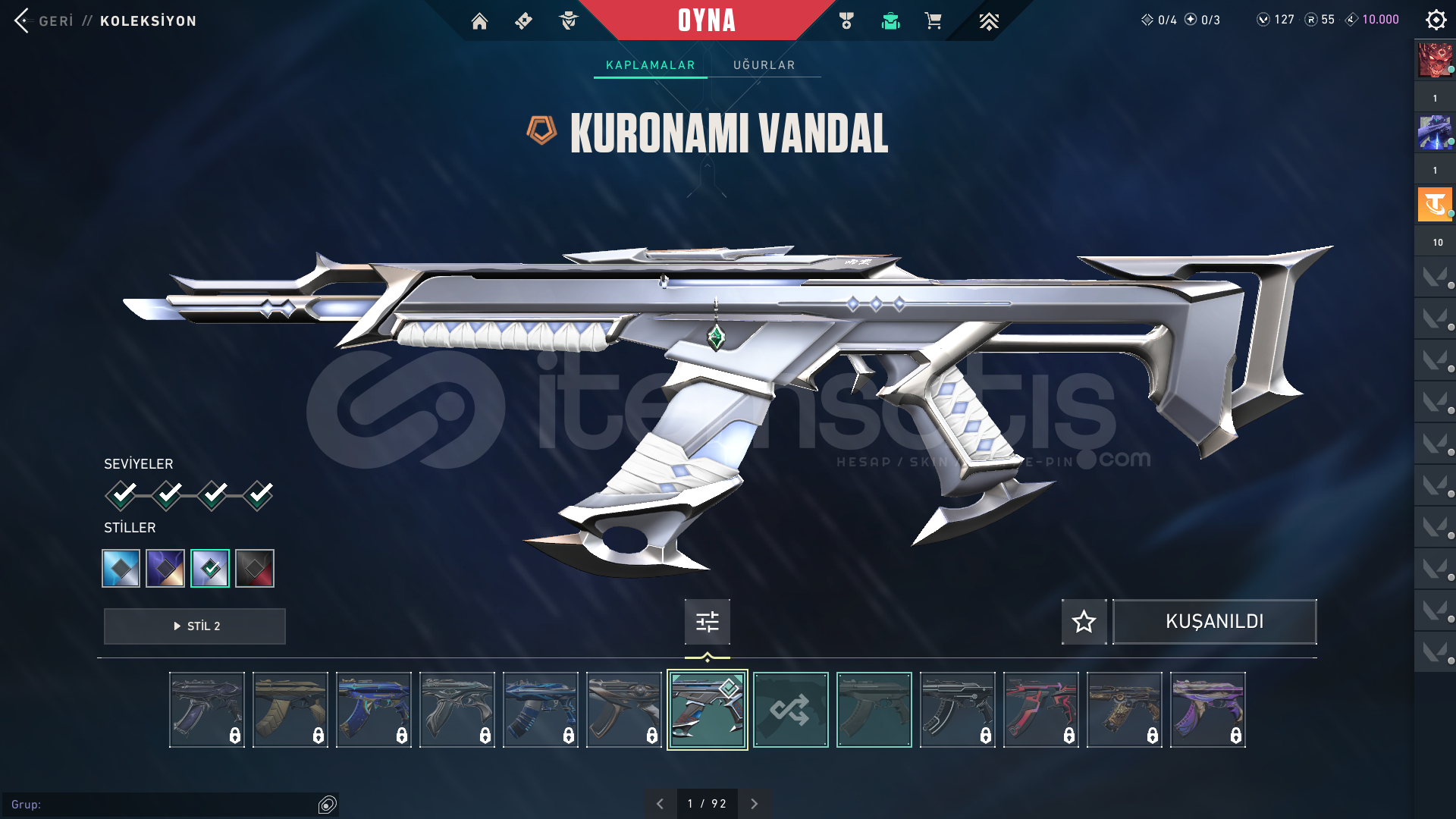Click the KUŞANILDI equip button
The width and height of the screenshot is (1456, 819).
click(x=1214, y=621)
